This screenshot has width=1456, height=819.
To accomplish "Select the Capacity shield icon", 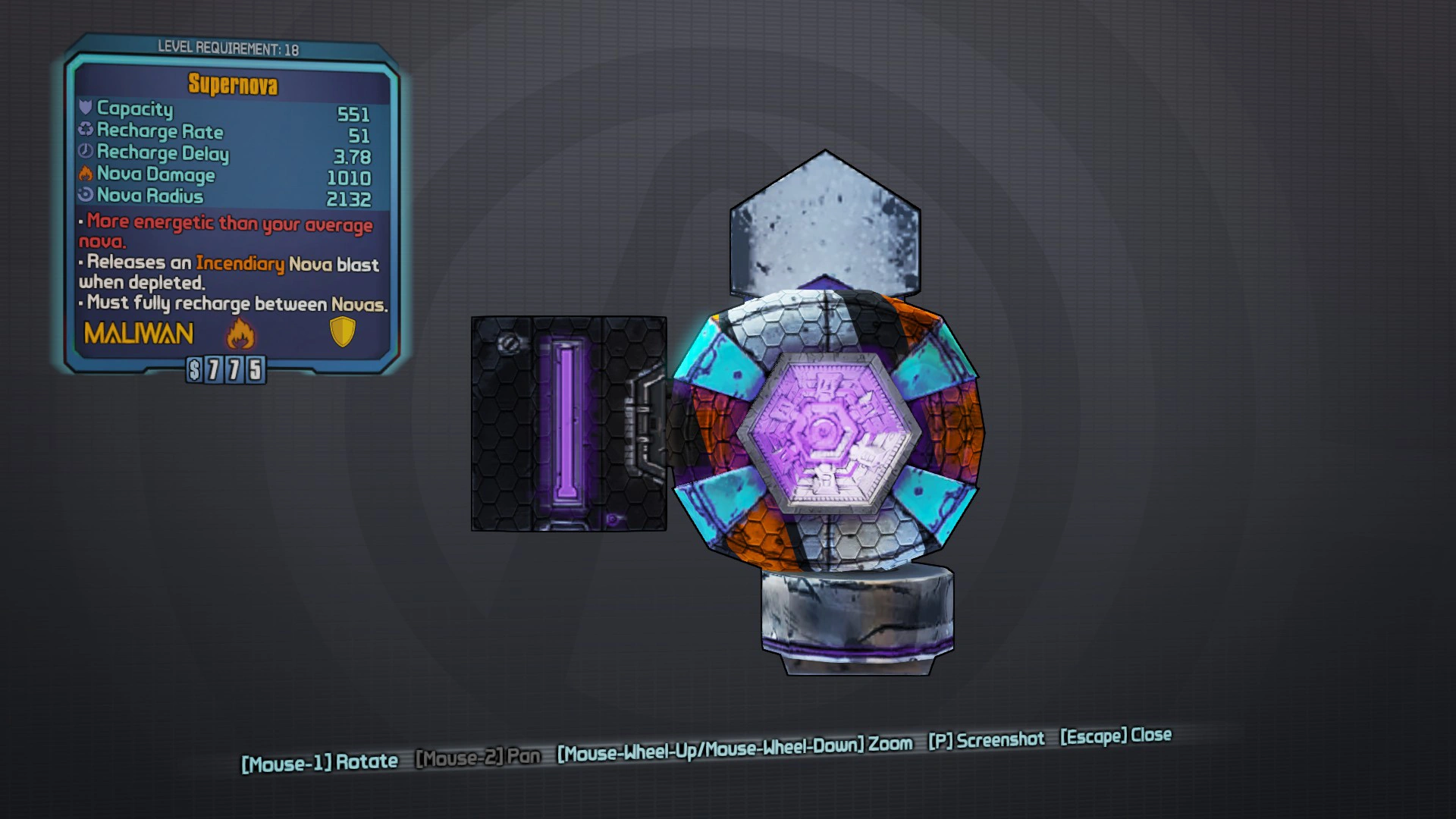I will point(85,109).
